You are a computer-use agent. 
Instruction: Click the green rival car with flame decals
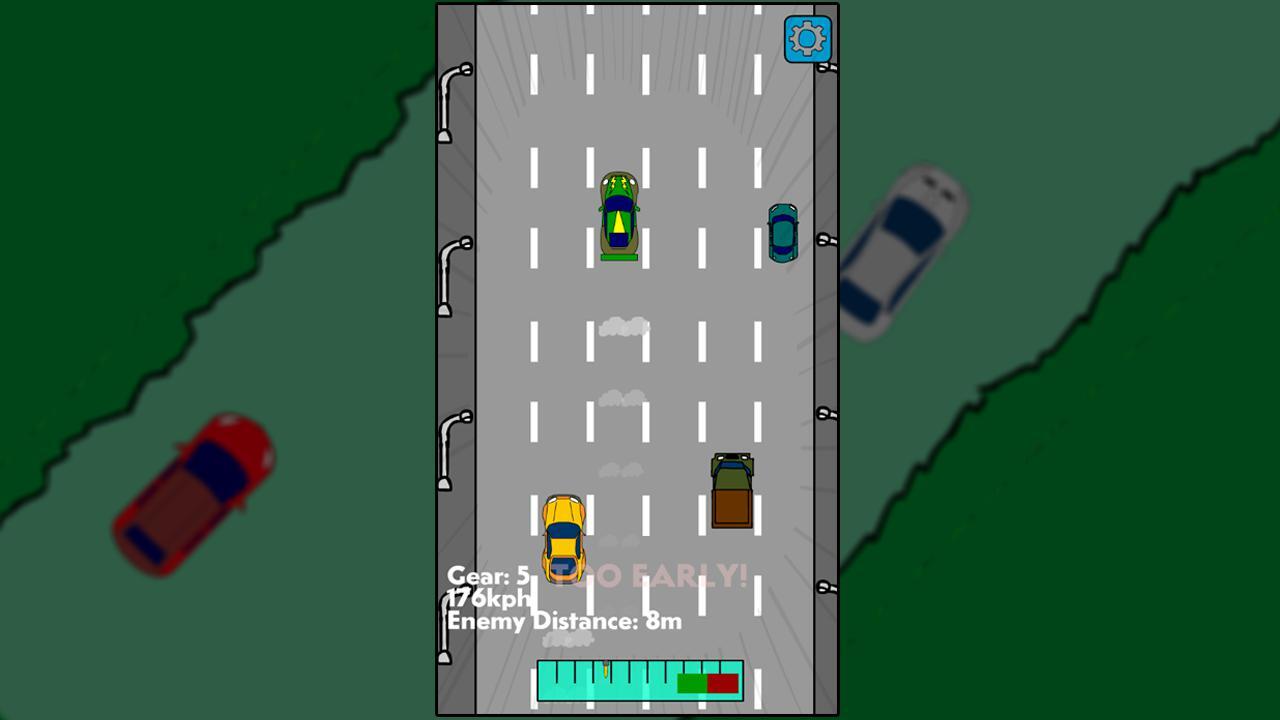point(618,215)
